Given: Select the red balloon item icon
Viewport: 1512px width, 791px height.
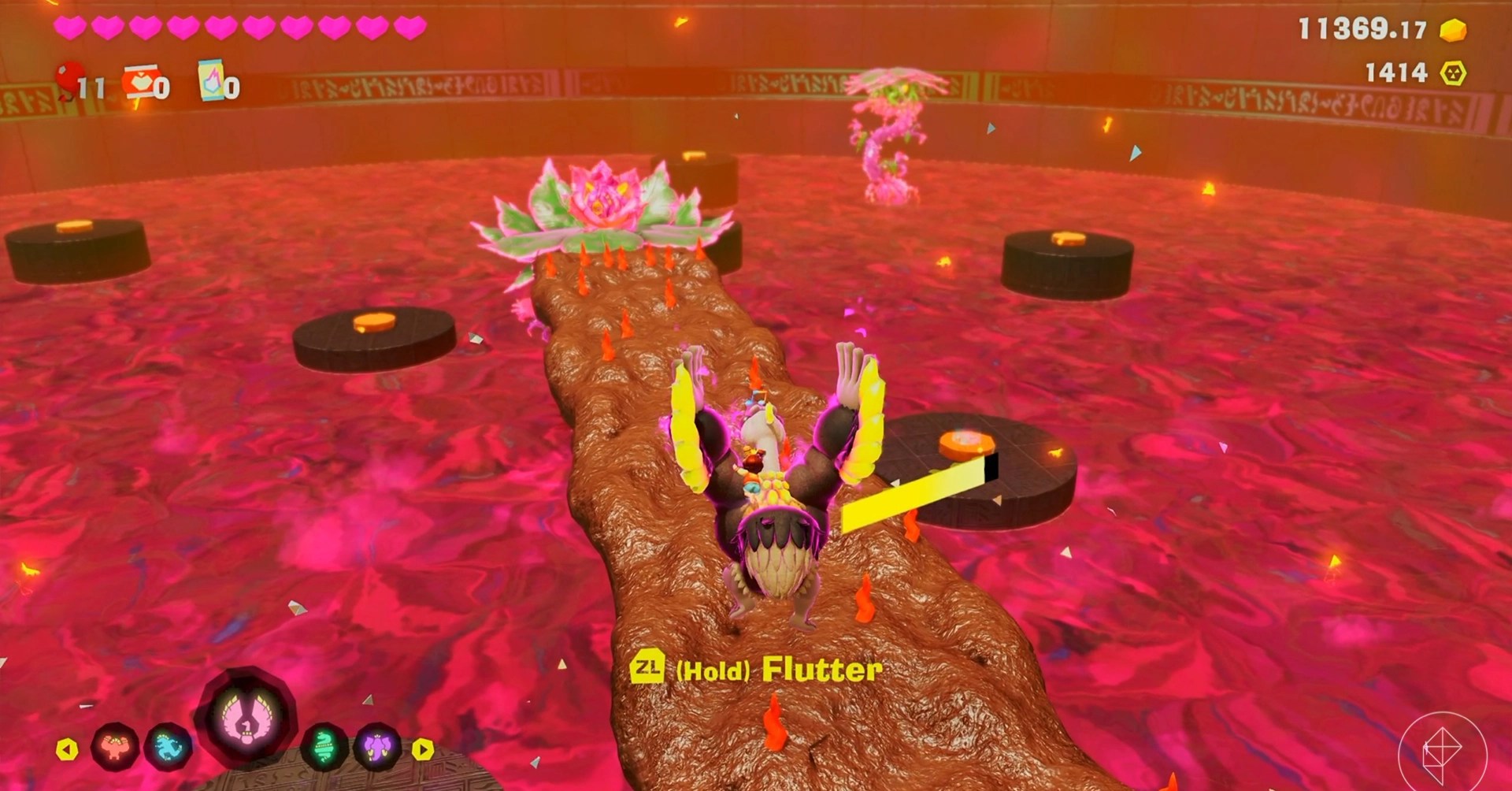Looking at the screenshot, I should point(71,79).
